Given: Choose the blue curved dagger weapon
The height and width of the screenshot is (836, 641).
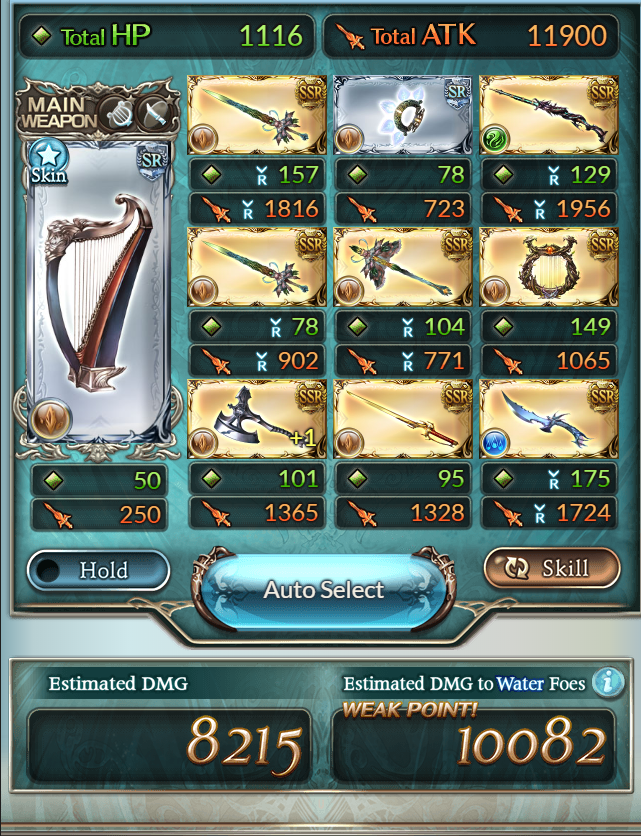Looking at the screenshot, I should (546, 418).
